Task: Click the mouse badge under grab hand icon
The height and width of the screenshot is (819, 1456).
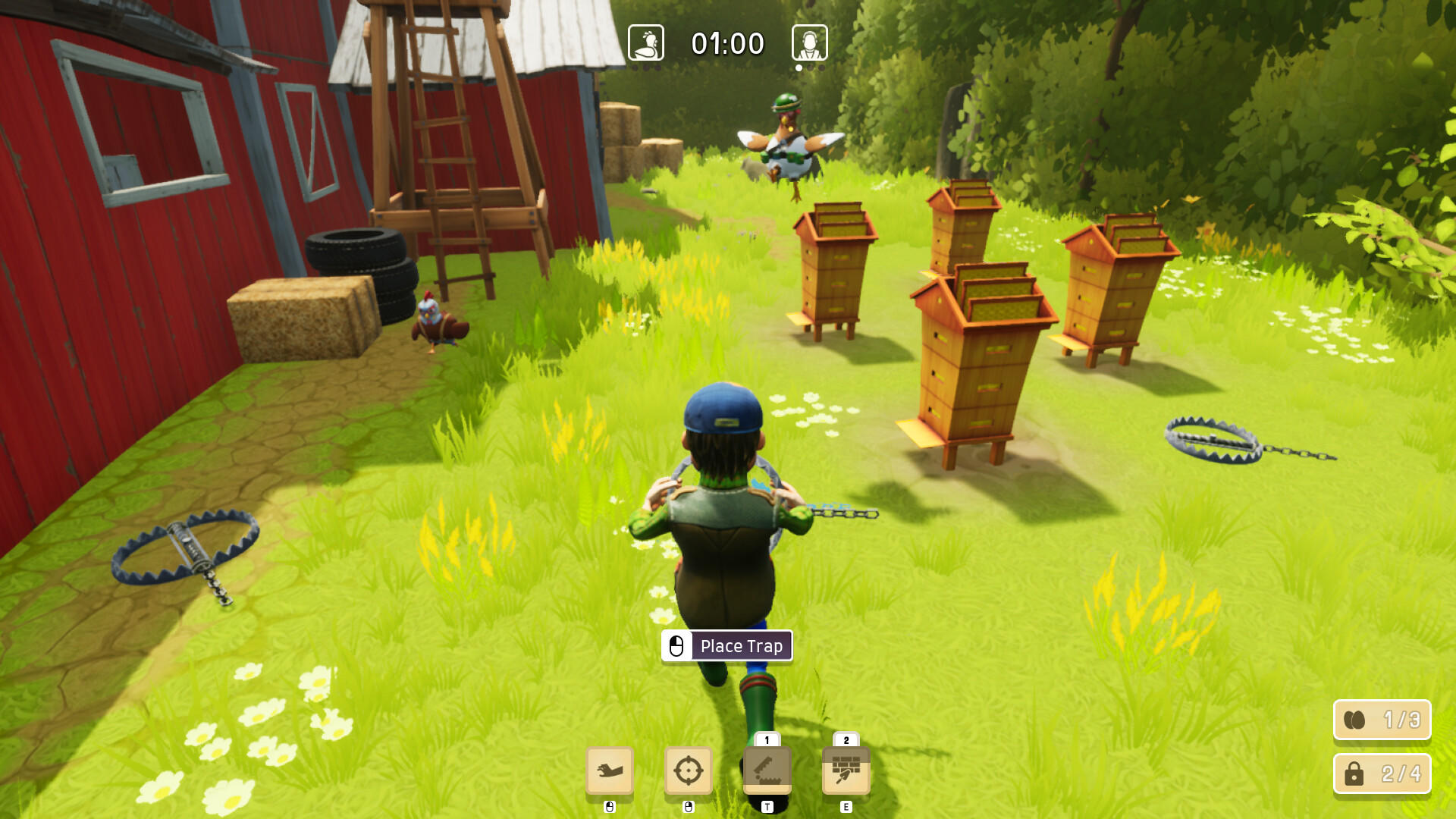Action: [x=610, y=807]
